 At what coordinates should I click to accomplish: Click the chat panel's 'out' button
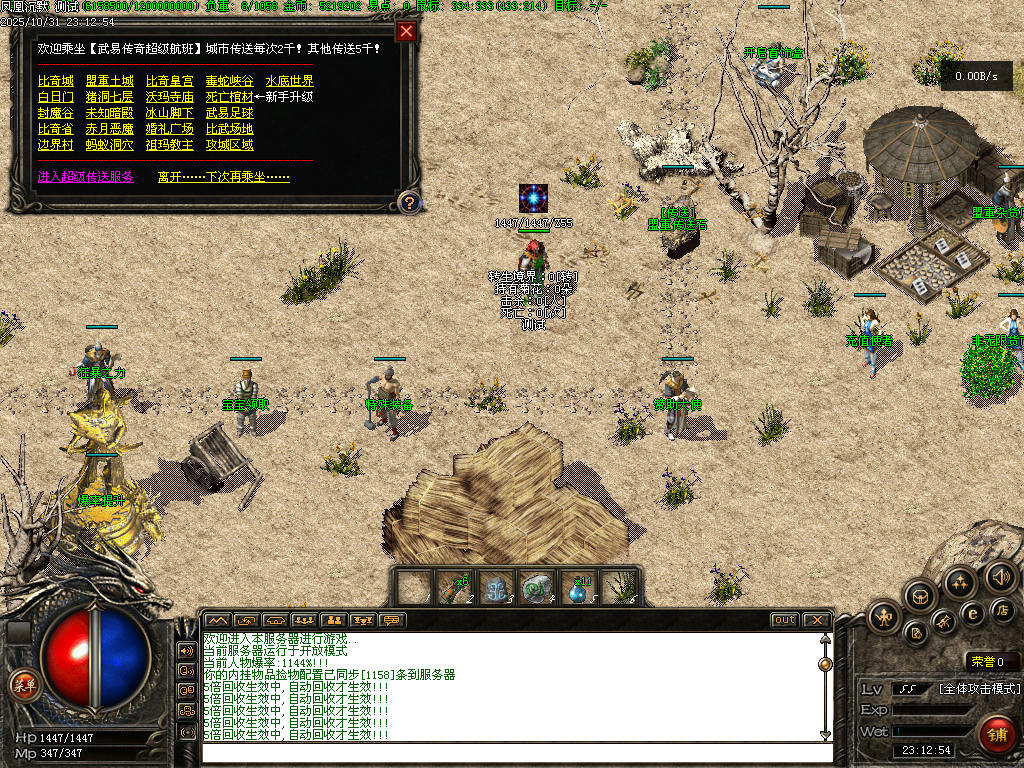pos(784,620)
